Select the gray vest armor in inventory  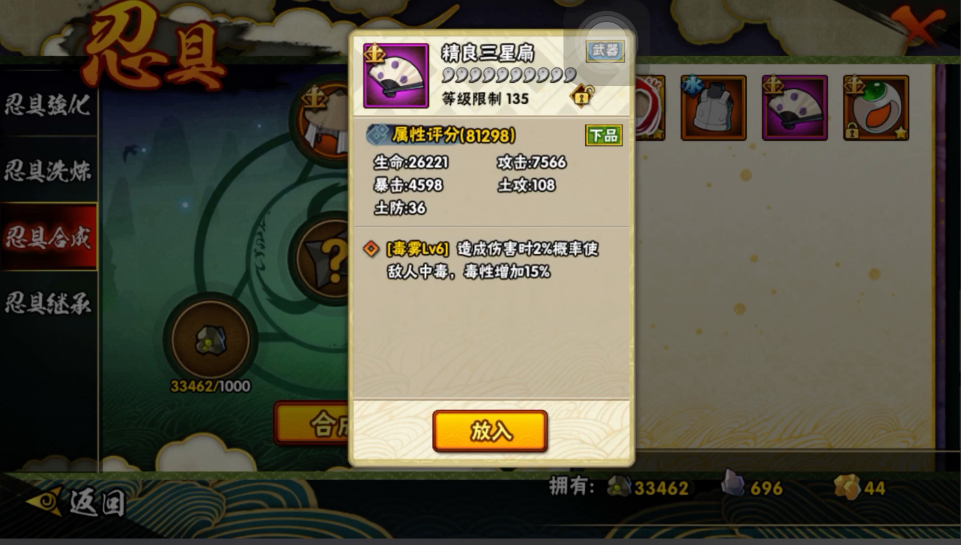point(714,108)
